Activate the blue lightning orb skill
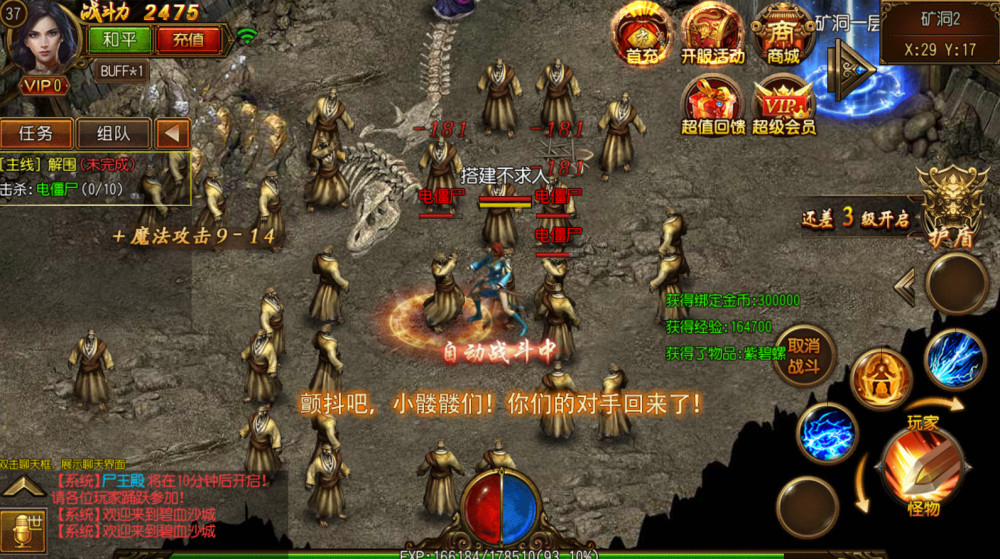 (827, 435)
